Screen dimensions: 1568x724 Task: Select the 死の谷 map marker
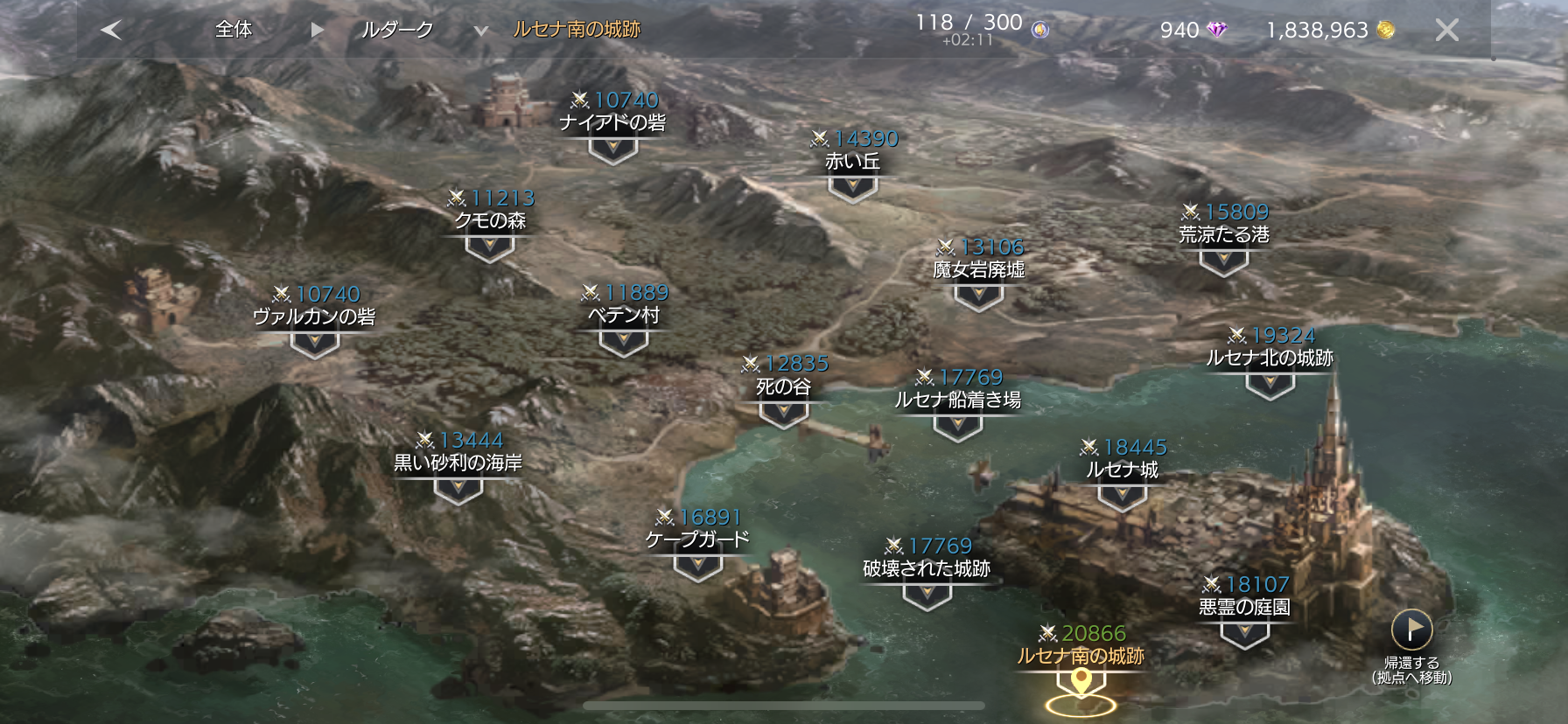(783, 413)
